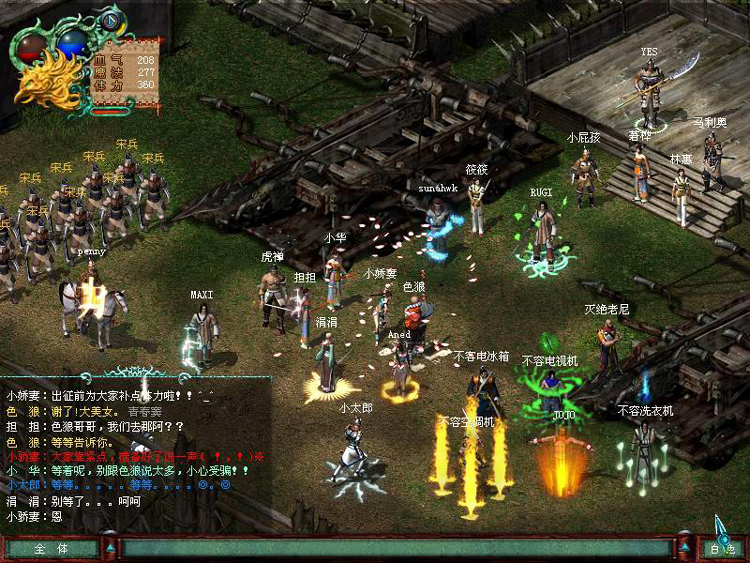Focus the chat text input bar

pos(396,548)
